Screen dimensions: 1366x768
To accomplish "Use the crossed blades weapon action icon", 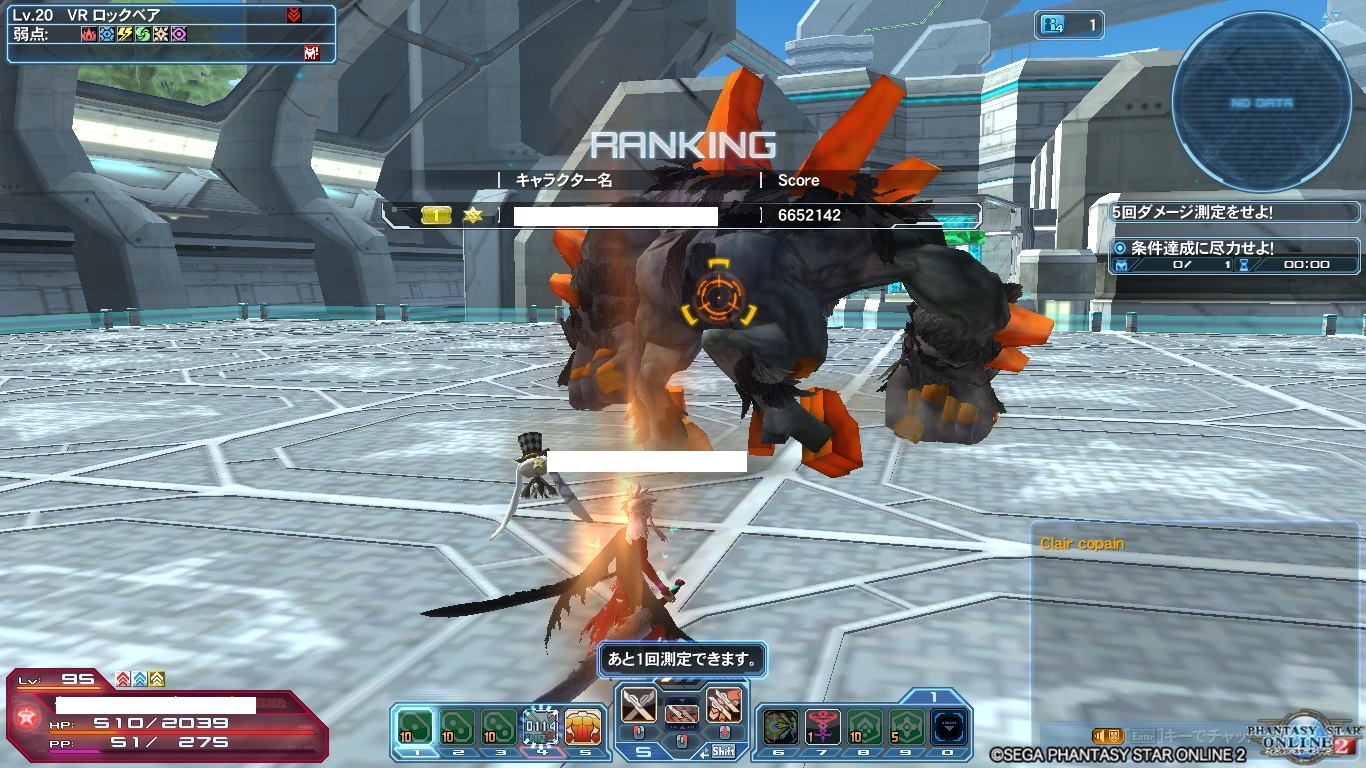I will [x=638, y=706].
